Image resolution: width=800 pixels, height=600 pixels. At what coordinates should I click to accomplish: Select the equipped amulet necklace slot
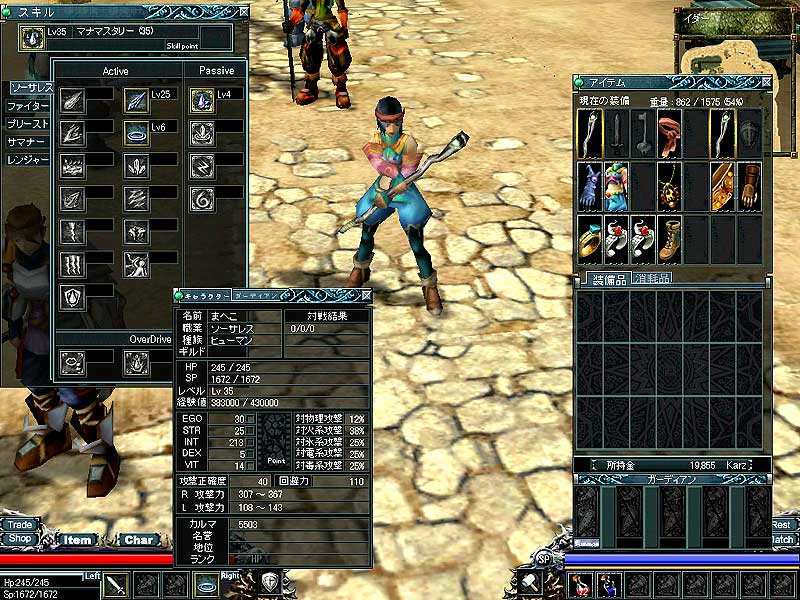pyautogui.click(x=670, y=186)
